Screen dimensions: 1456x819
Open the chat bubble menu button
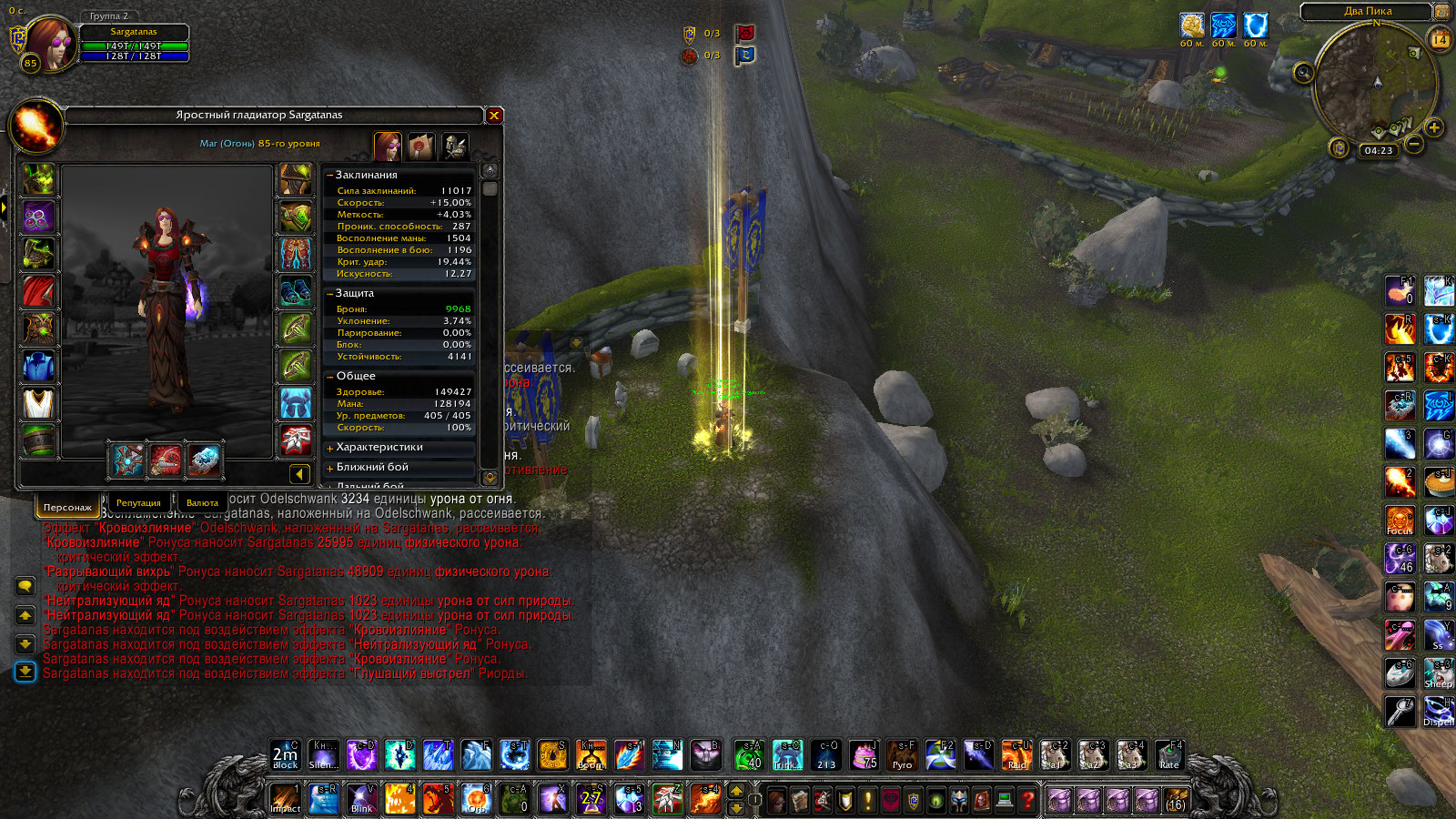coord(25,586)
